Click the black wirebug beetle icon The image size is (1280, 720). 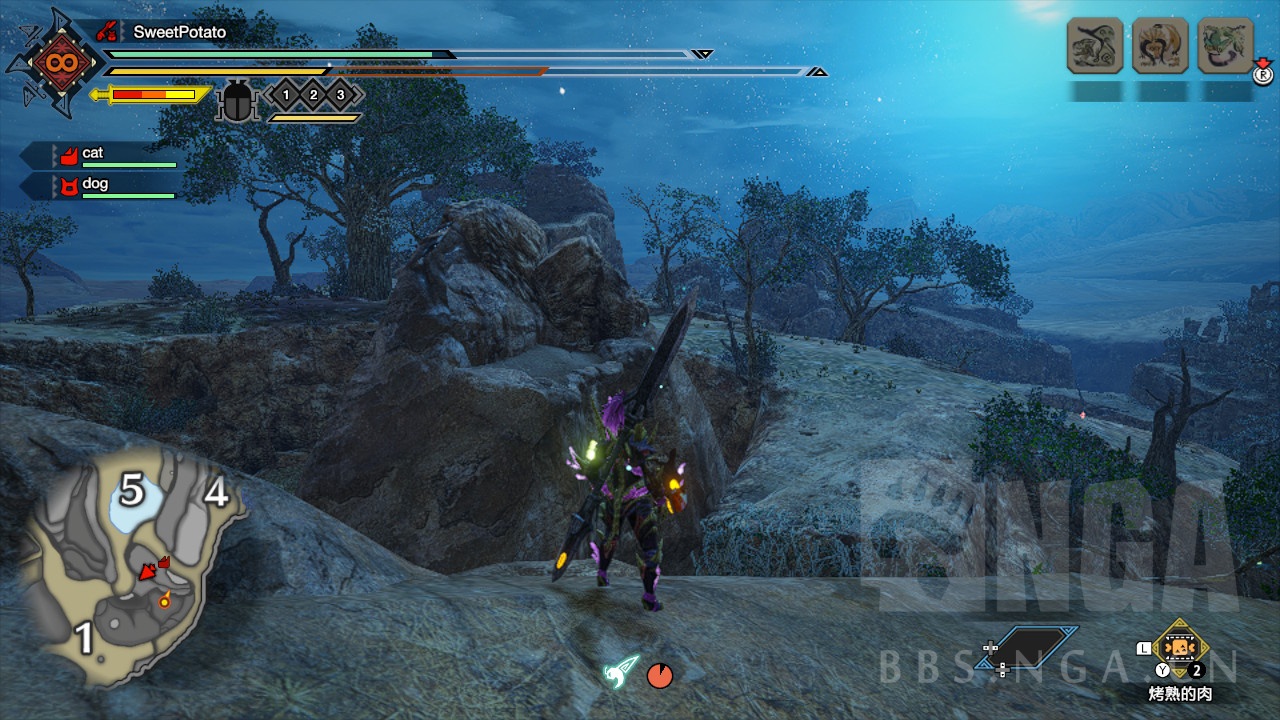click(238, 101)
